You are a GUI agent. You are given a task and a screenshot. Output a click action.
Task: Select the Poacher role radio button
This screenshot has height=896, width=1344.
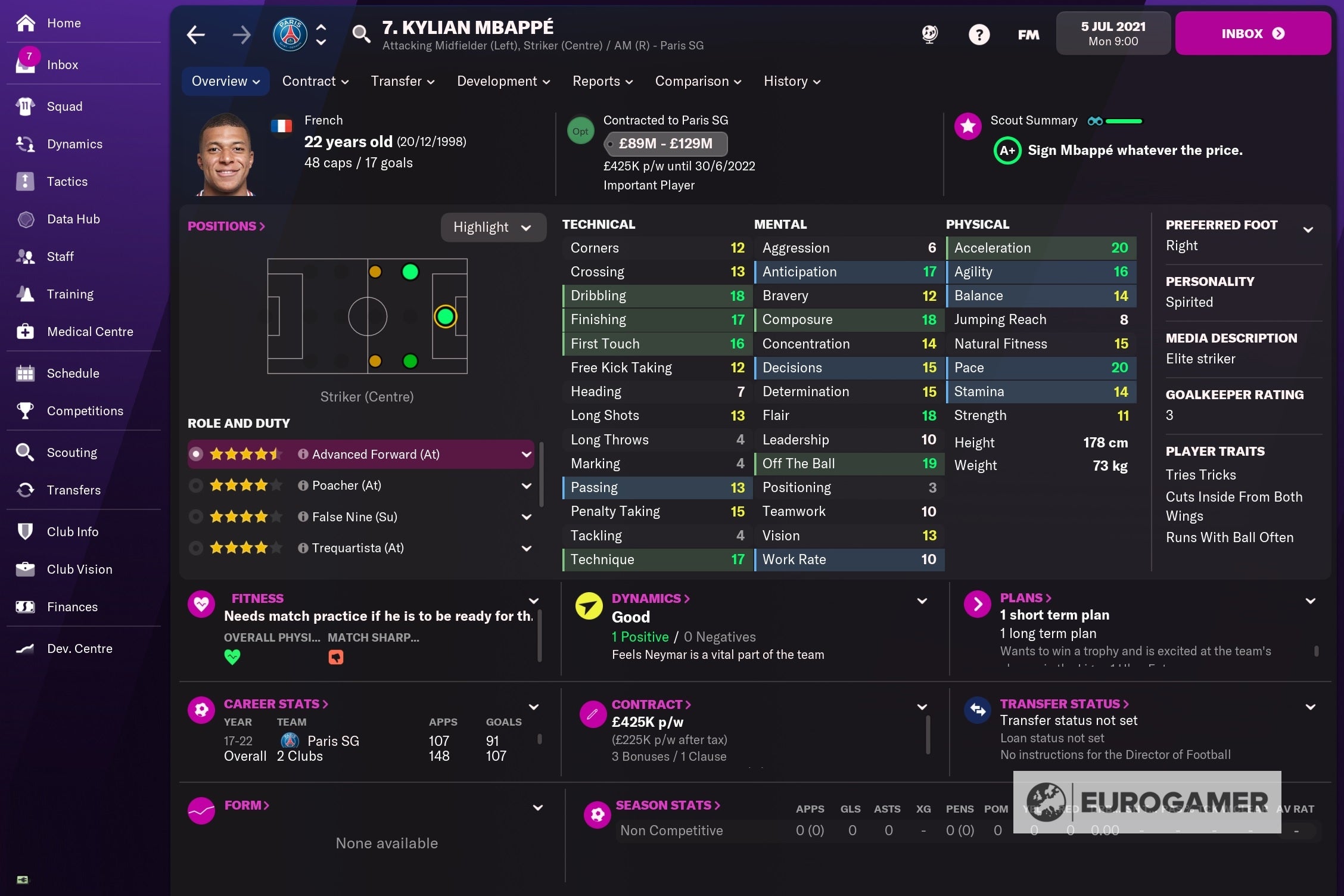197,485
